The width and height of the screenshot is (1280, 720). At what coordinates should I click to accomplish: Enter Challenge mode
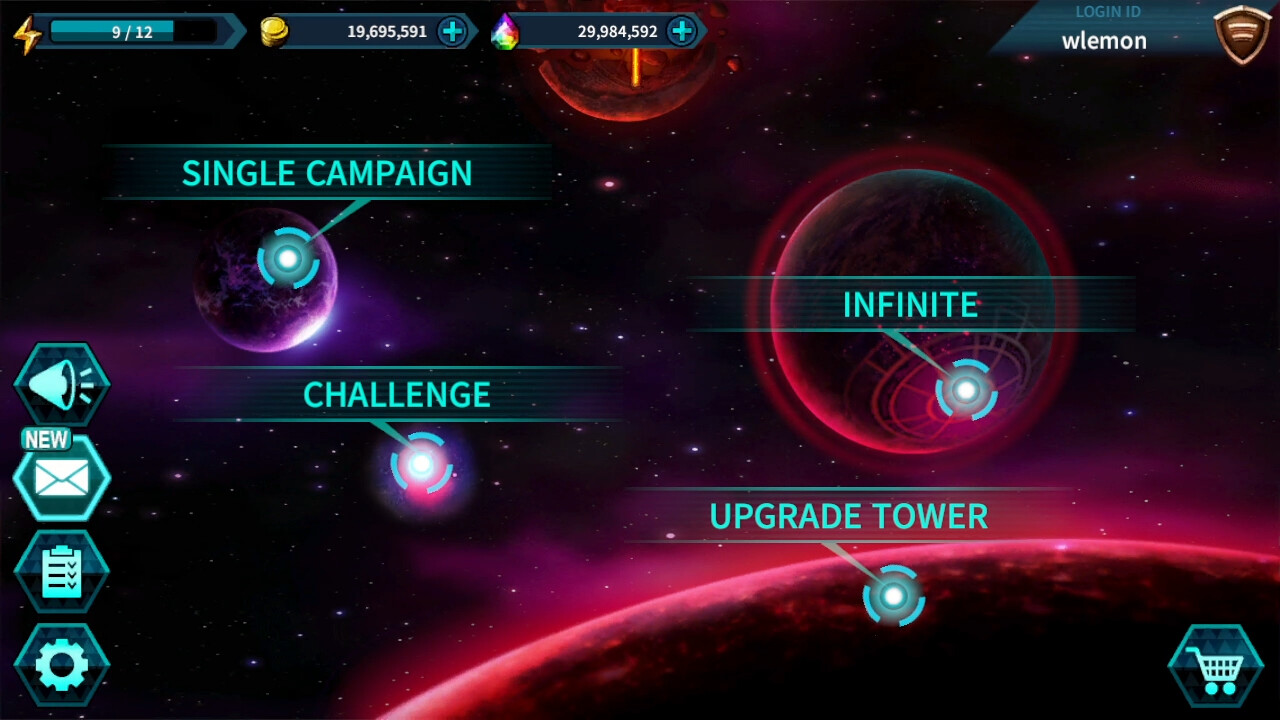tap(397, 395)
